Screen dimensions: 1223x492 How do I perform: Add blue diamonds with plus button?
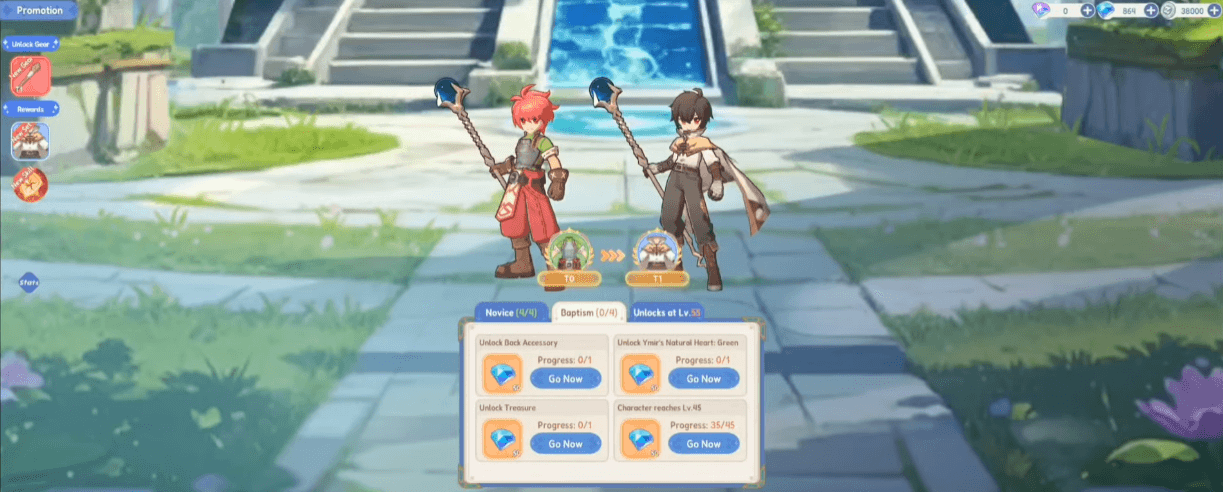coord(1151,10)
